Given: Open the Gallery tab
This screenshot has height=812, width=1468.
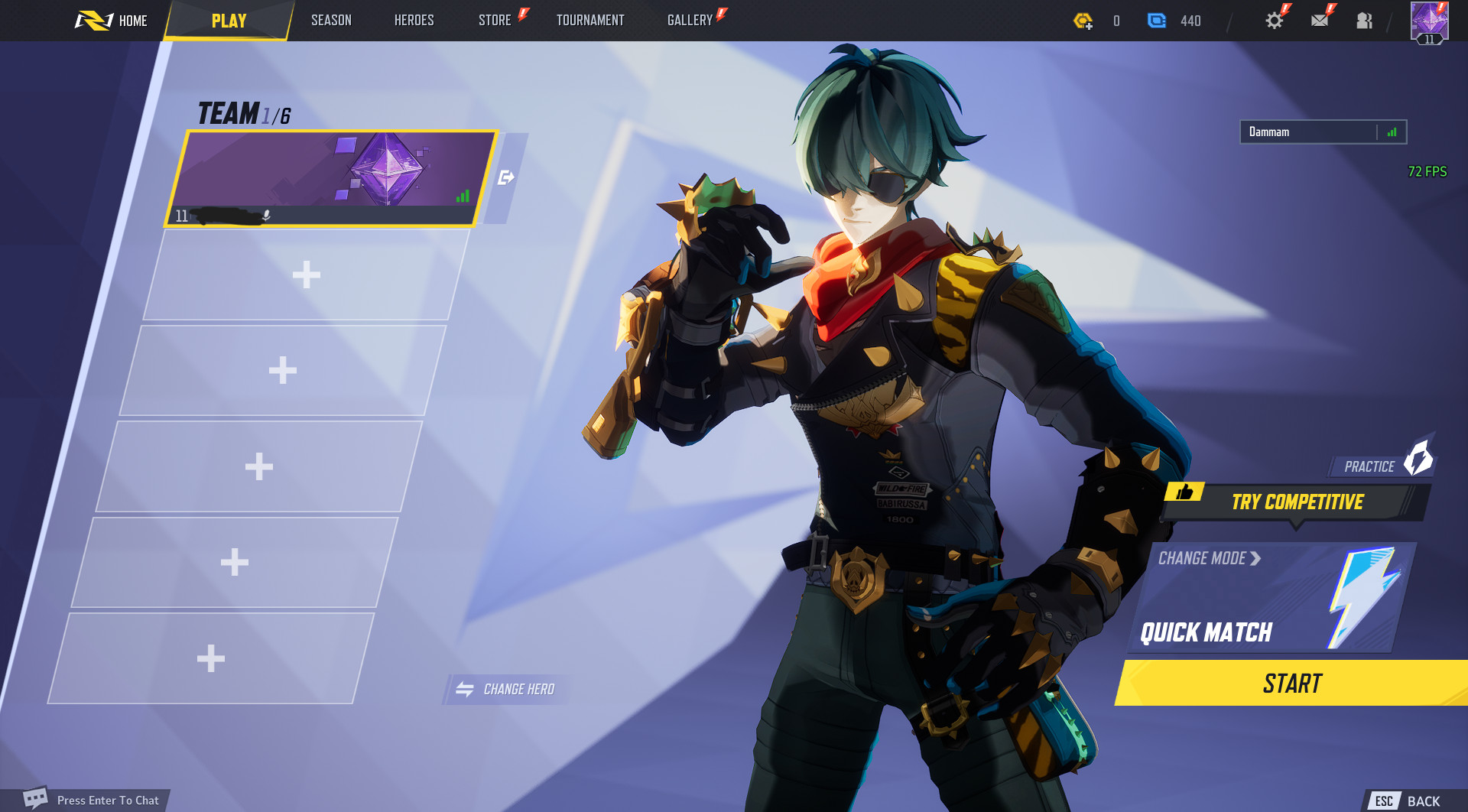Looking at the screenshot, I should tap(690, 21).
